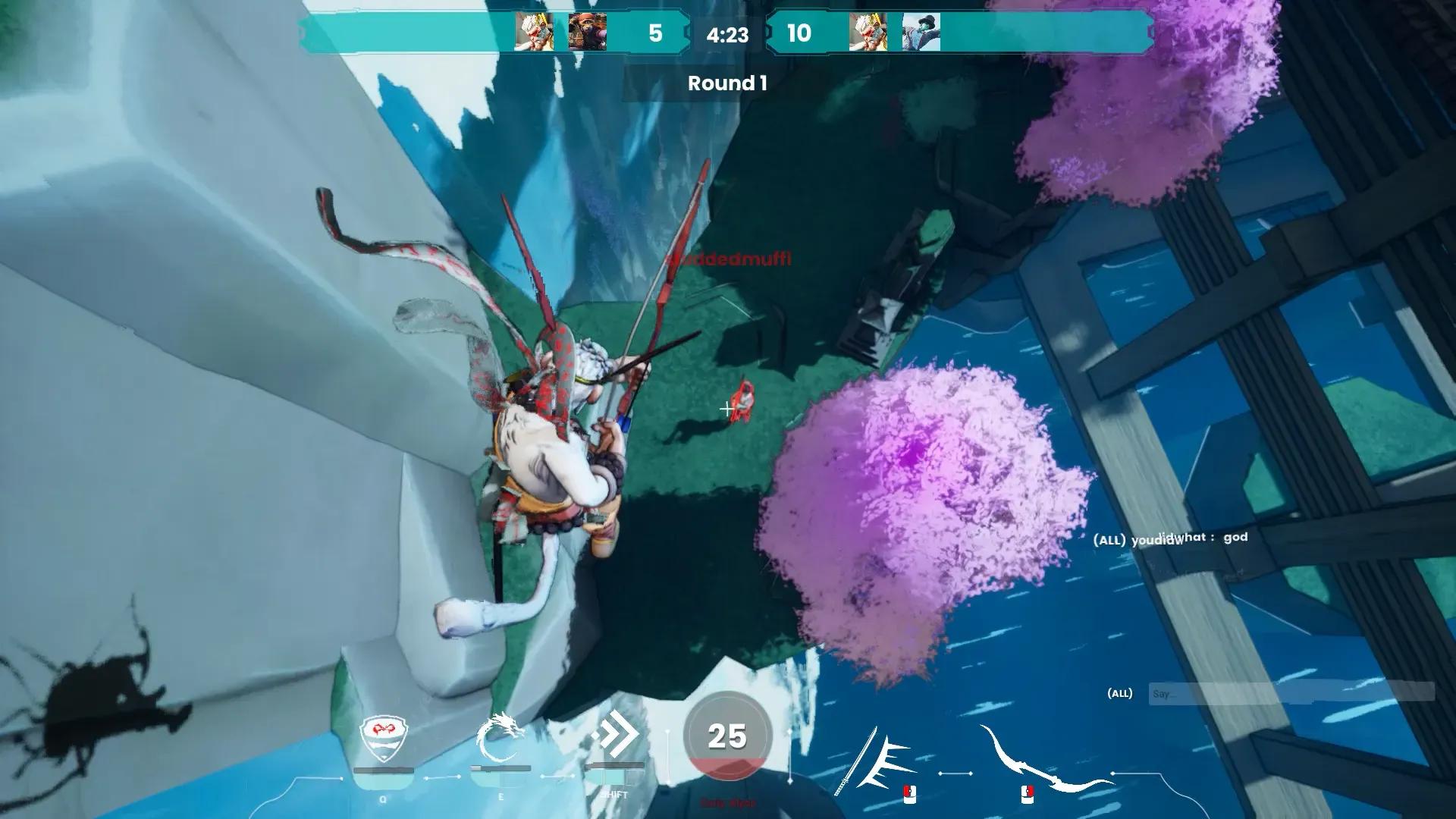Trigger the white dragon ability
This screenshot has height=819, width=1456.
coord(500,738)
